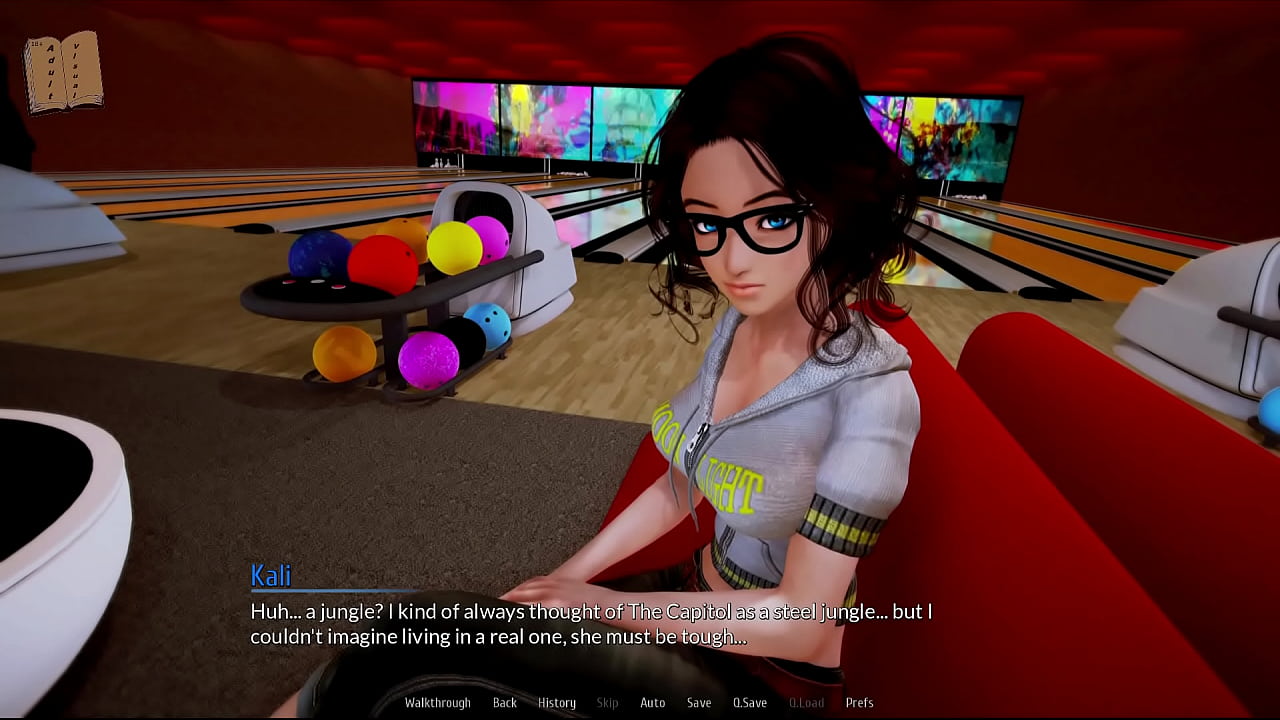Click Q.Save to quick save

pyautogui.click(x=750, y=703)
